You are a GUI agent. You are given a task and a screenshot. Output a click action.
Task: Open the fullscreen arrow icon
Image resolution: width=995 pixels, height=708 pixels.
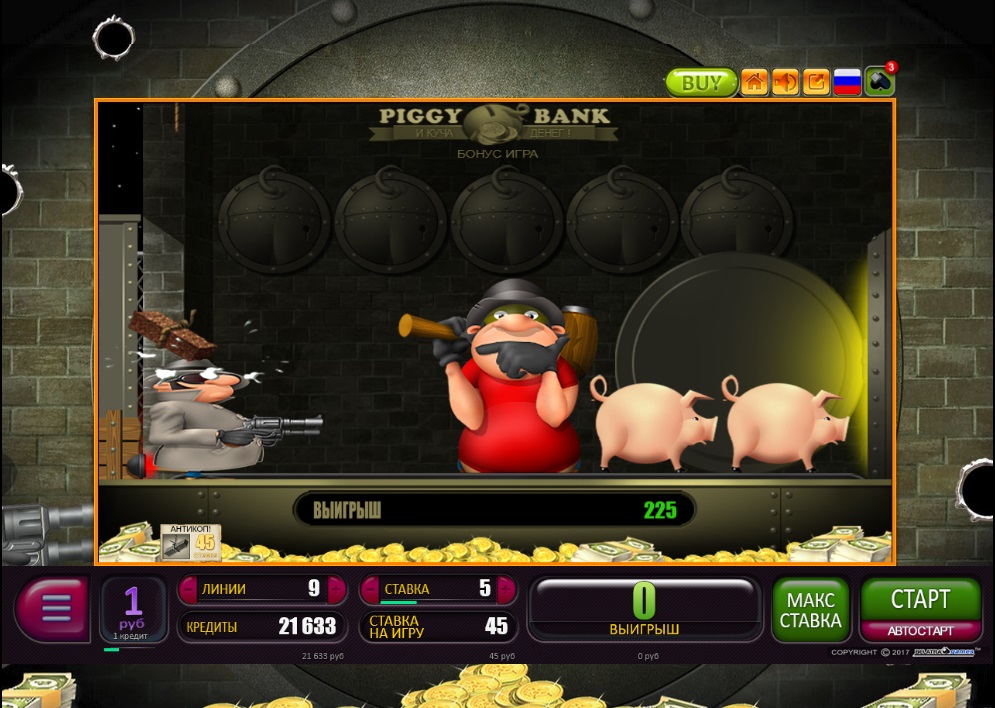click(816, 83)
